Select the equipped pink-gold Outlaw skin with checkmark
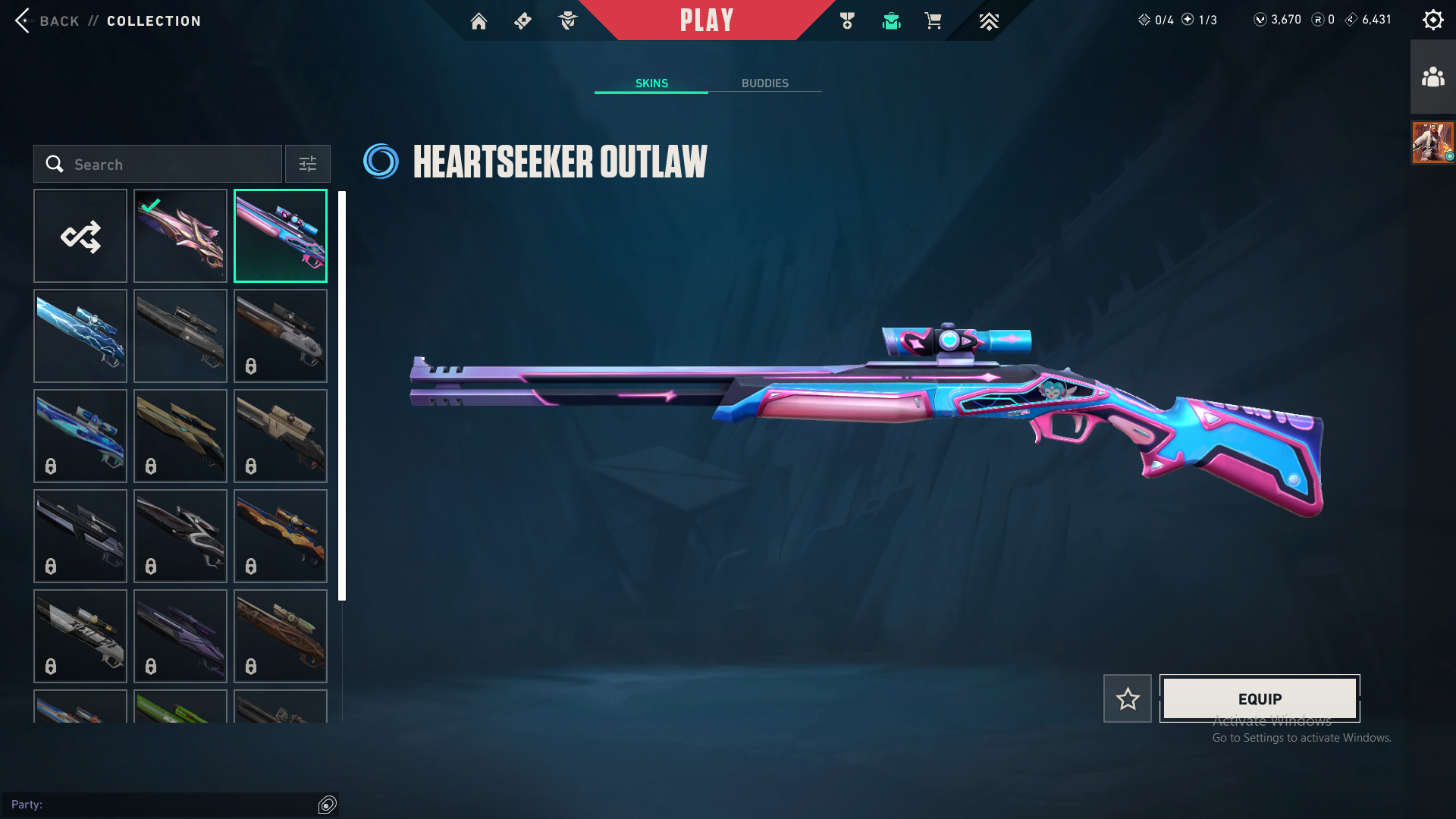Viewport: 1456px width, 819px height. (180, 236)
